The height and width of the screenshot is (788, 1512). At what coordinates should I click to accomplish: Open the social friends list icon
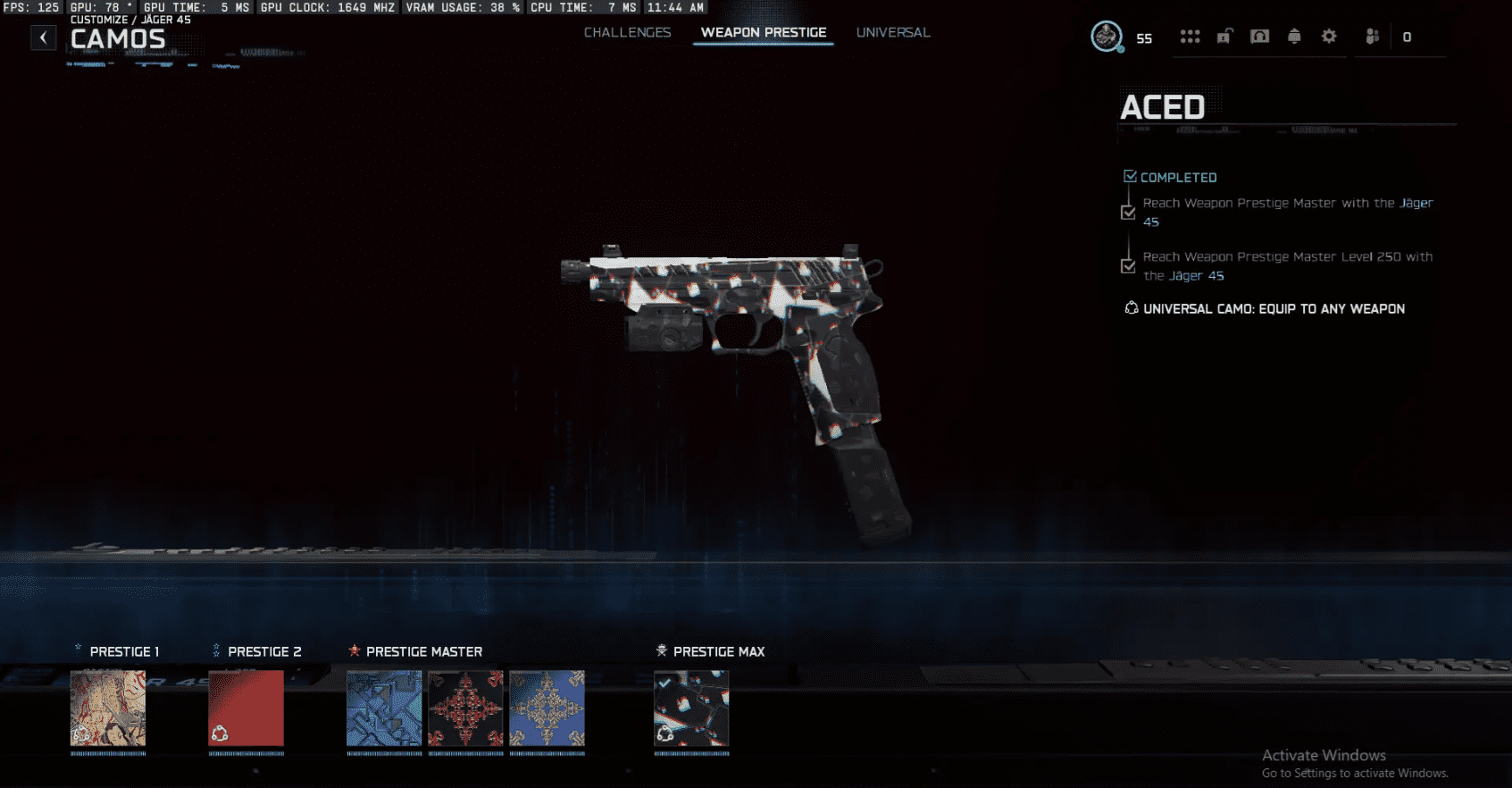pos(1373,37)
